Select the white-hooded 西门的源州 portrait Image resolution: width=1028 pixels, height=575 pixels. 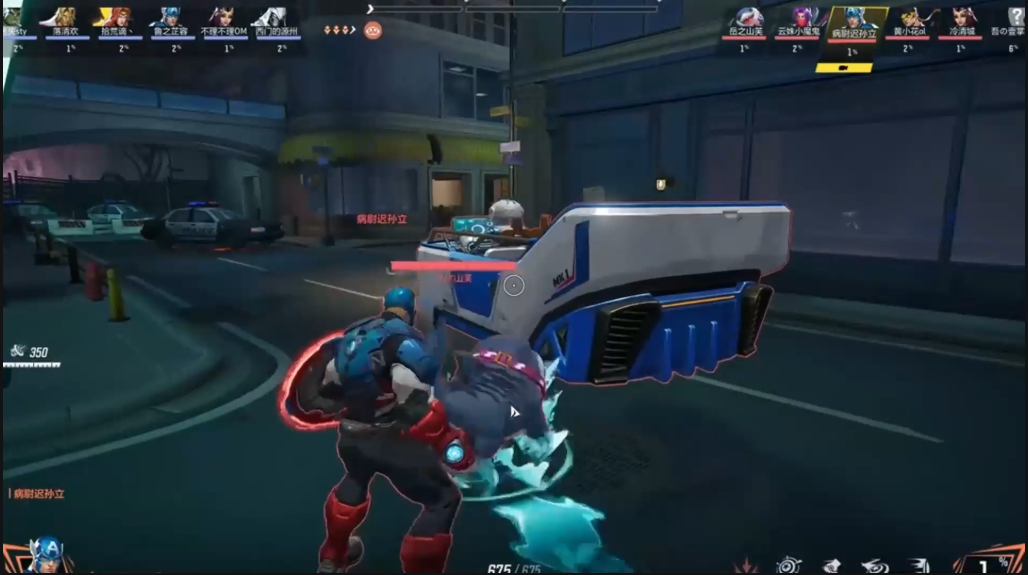pyautogui.click(x=272, y=17)
